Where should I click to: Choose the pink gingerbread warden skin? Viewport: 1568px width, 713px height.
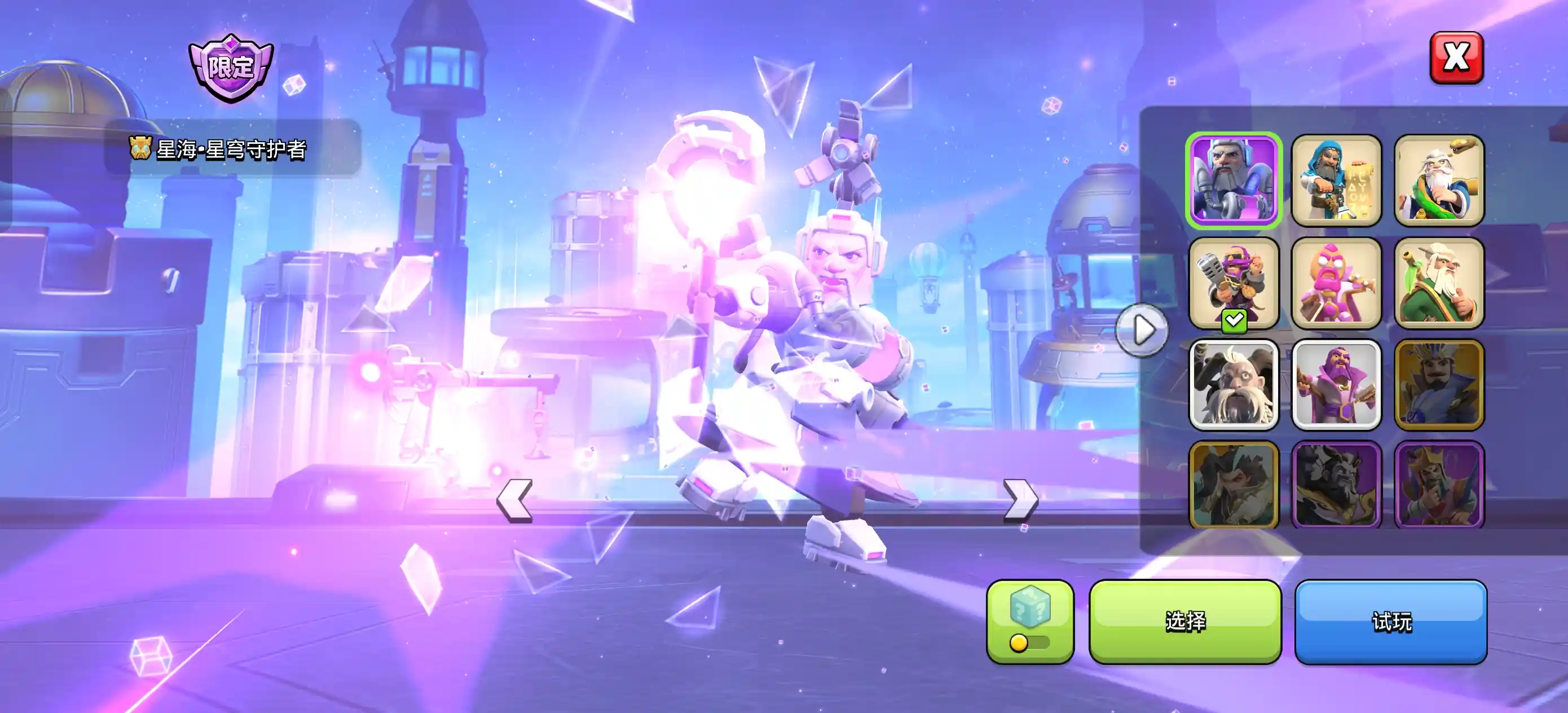(x=1336, y=283)
